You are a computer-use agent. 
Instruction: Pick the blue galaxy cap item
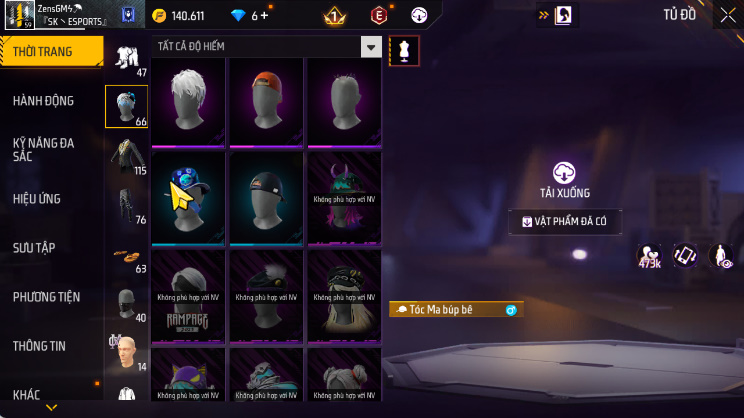[190, 198]
